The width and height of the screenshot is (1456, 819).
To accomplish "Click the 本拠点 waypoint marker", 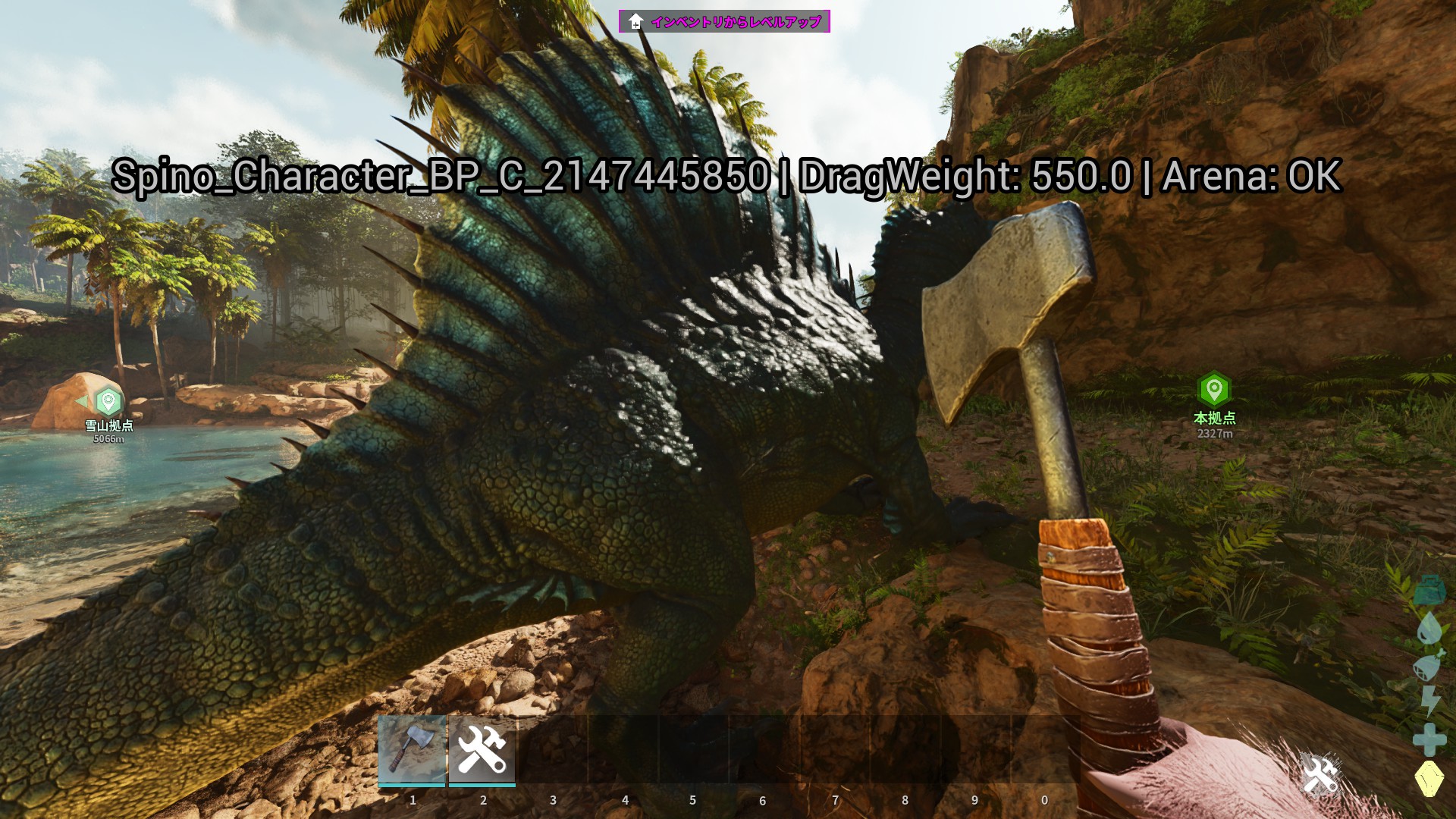I will (1214, 389).
